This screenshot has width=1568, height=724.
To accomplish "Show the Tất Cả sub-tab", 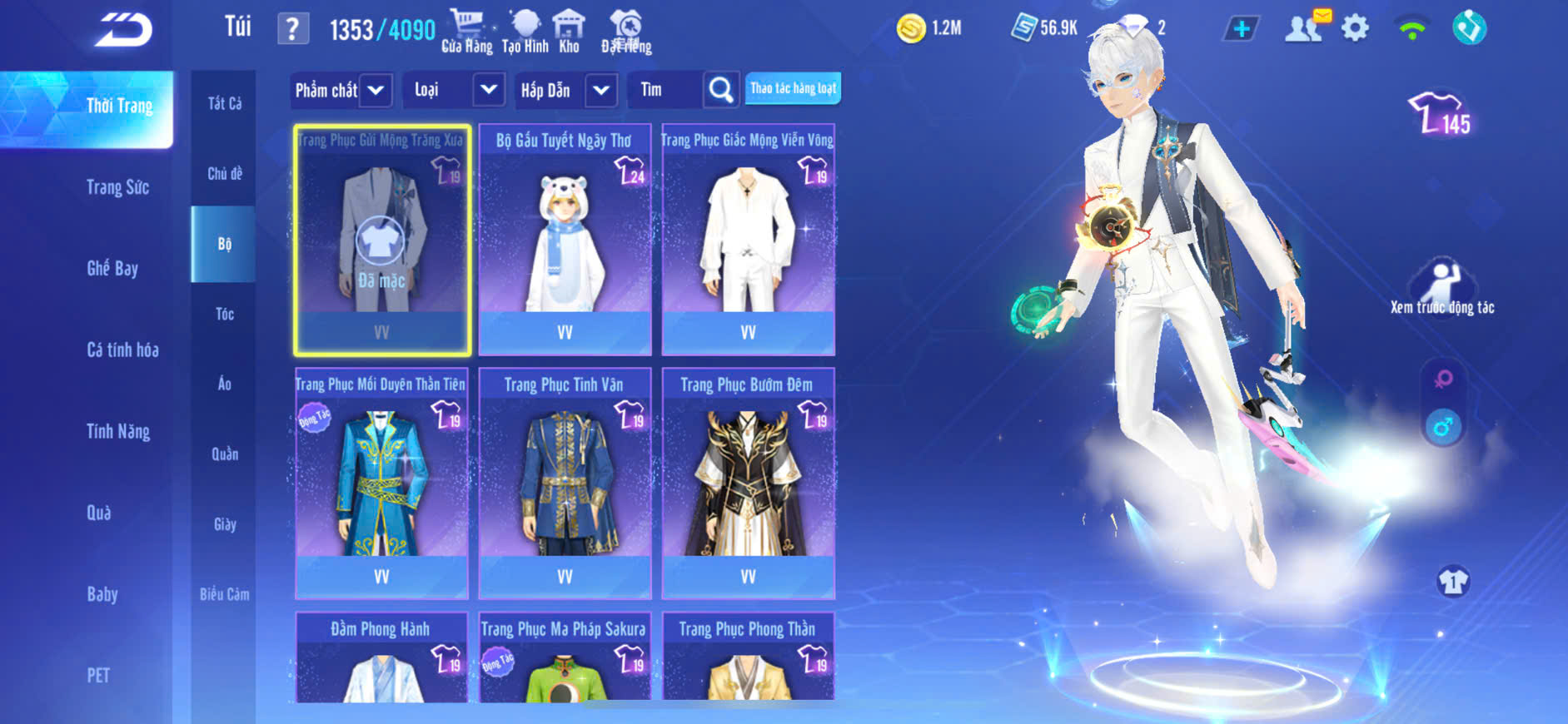I will coord(224,104).
